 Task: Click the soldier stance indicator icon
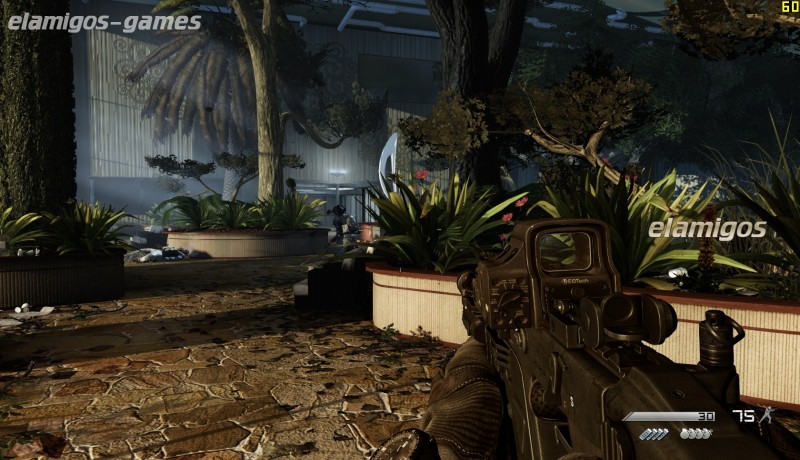pos(767,416)
